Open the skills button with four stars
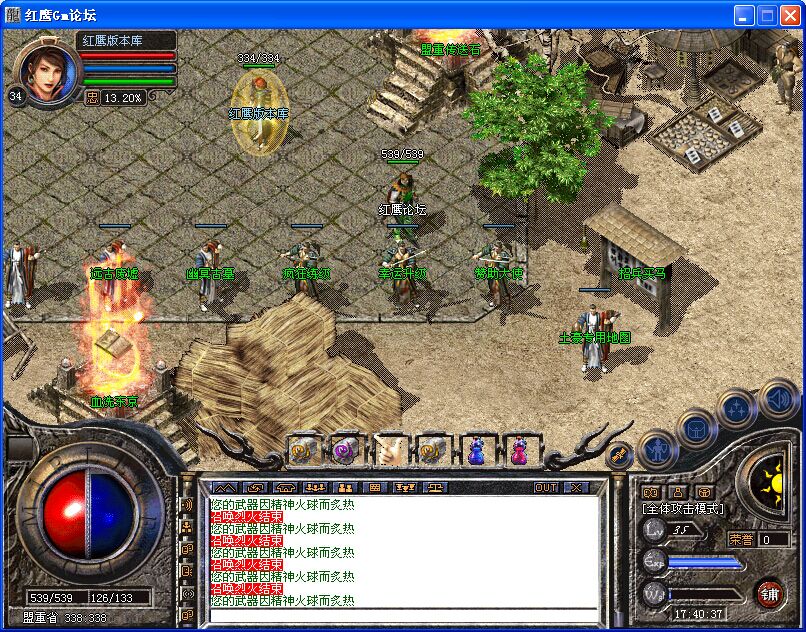The width and height of the screenshot is (806, 632). point(737,407)
